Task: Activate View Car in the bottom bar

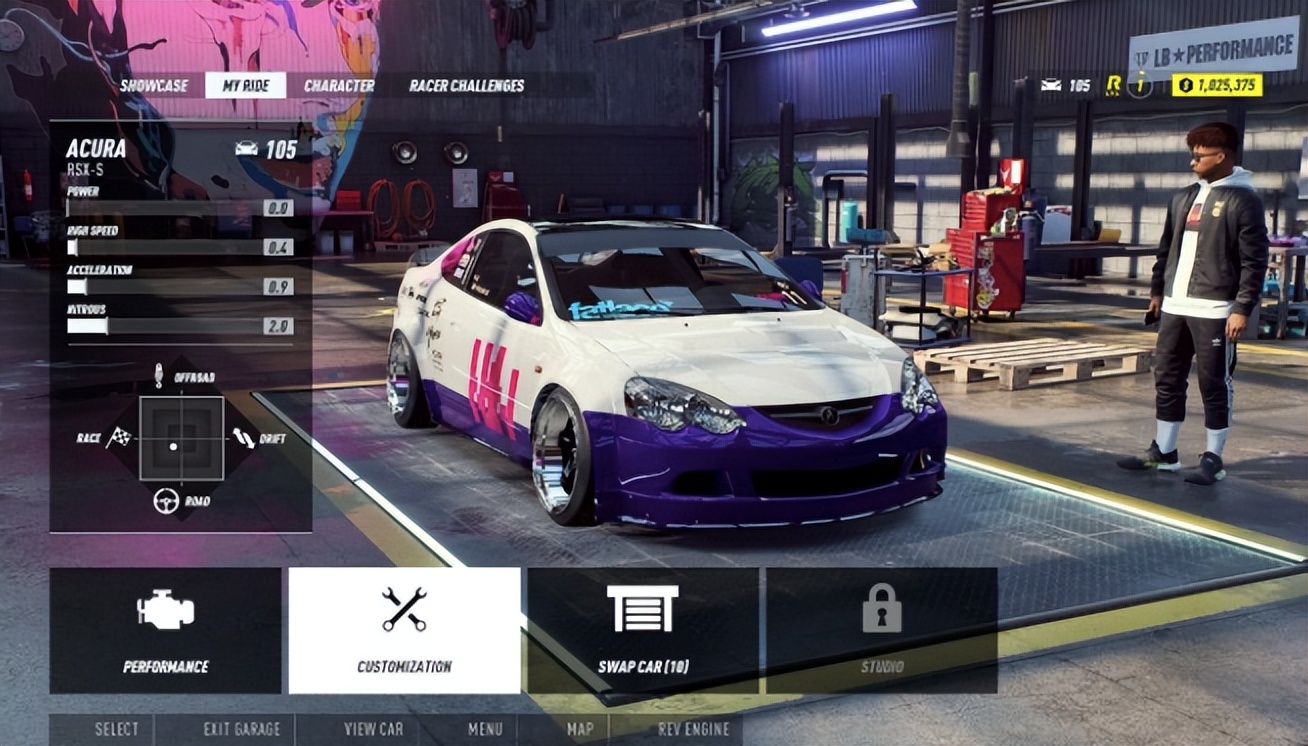Action: (x=373, y=729)
